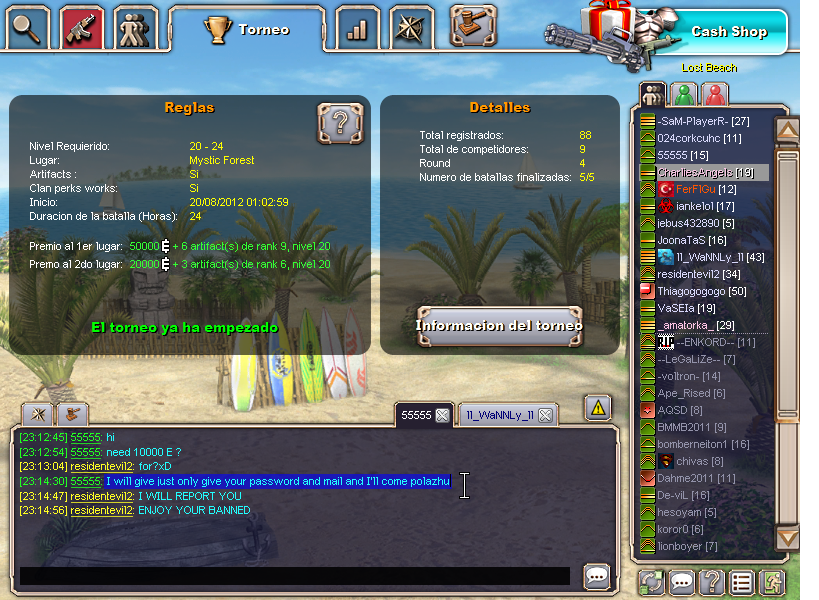Focus the chat message input field
Screen dimensions: 819x600
click(x=295, y=576)
